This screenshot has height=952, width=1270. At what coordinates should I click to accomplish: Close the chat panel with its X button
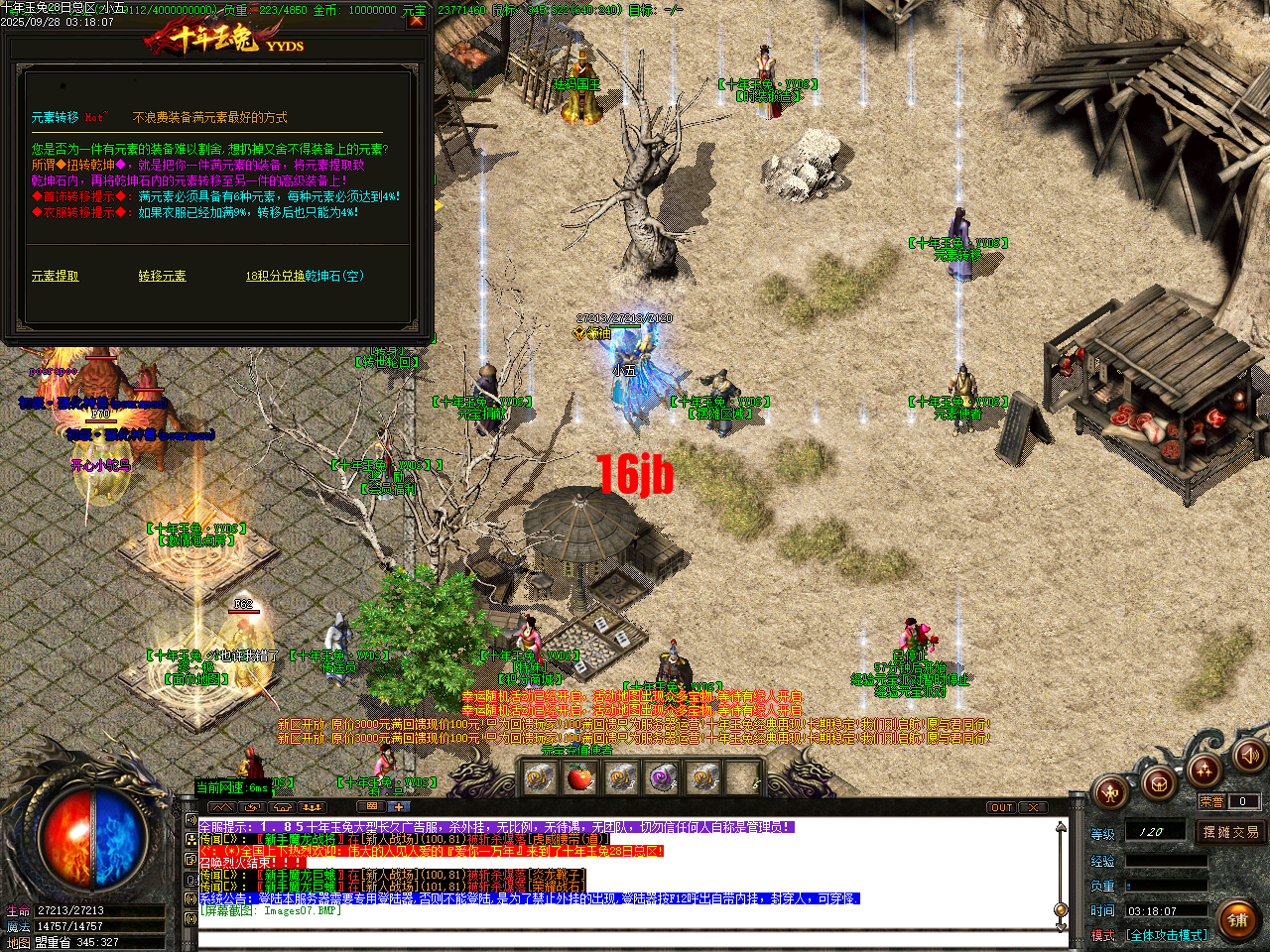1032,807
